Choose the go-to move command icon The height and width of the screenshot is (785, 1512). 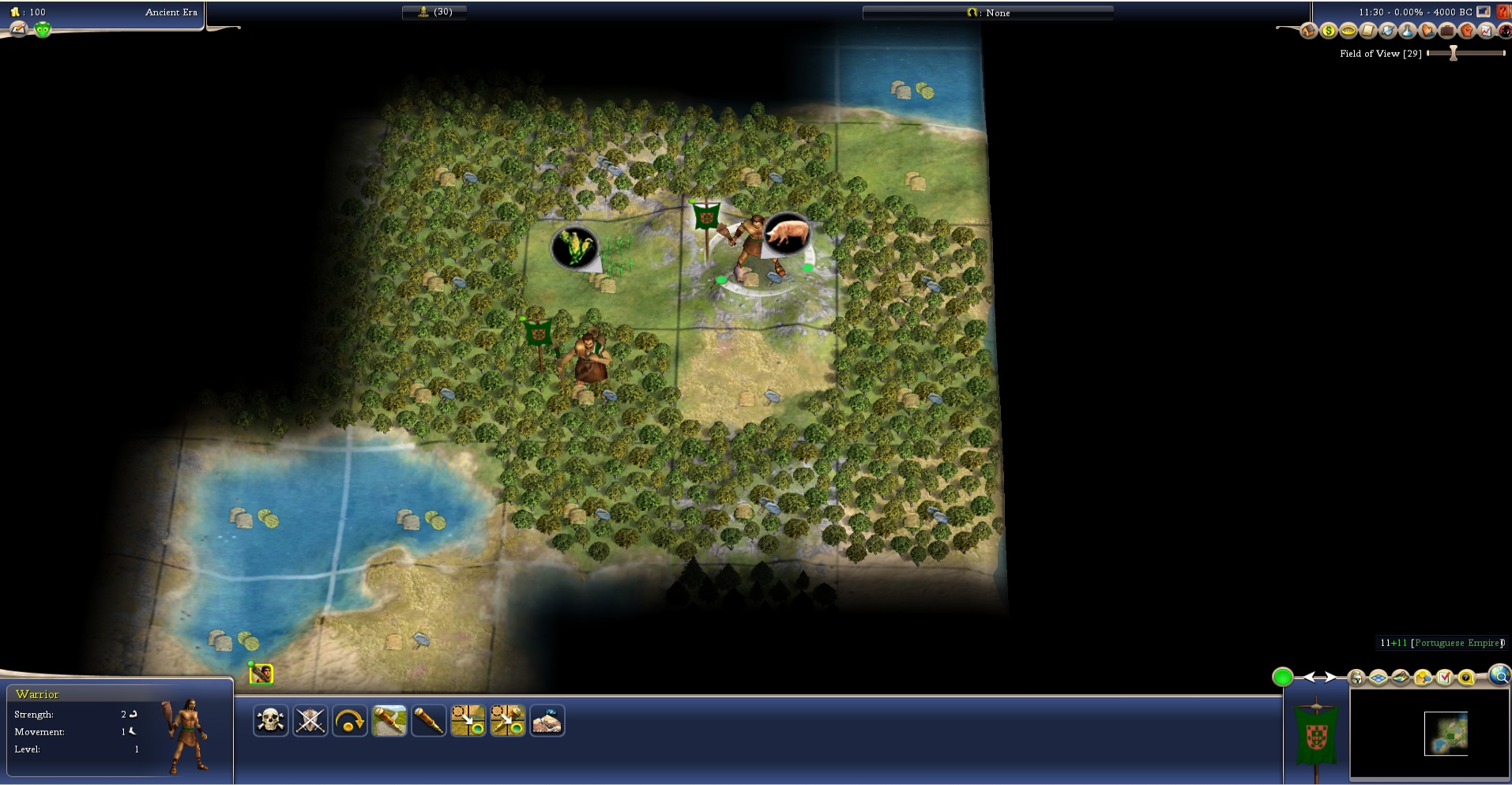point(468,720)
